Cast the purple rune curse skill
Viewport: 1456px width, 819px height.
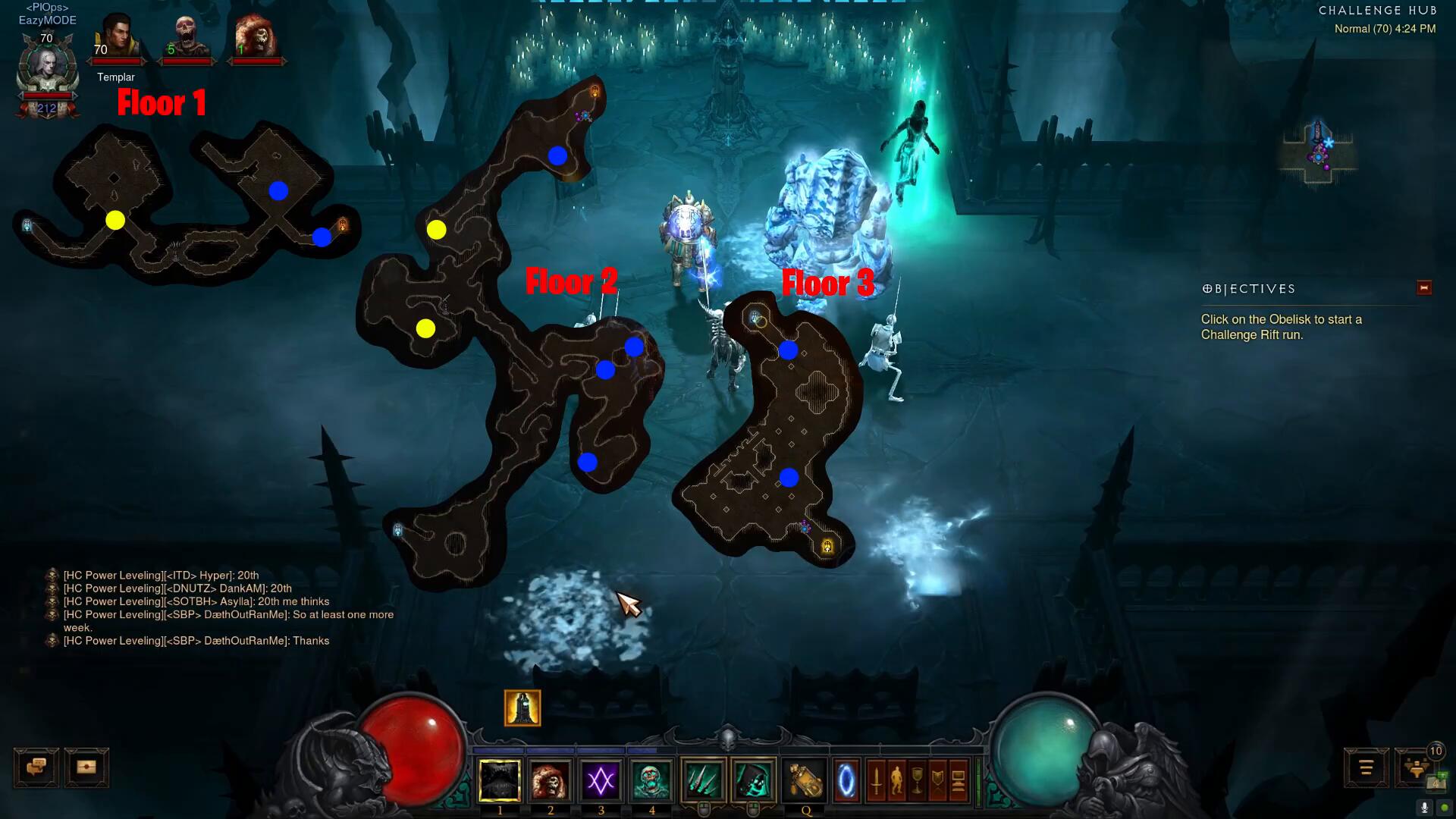point(601,780)
